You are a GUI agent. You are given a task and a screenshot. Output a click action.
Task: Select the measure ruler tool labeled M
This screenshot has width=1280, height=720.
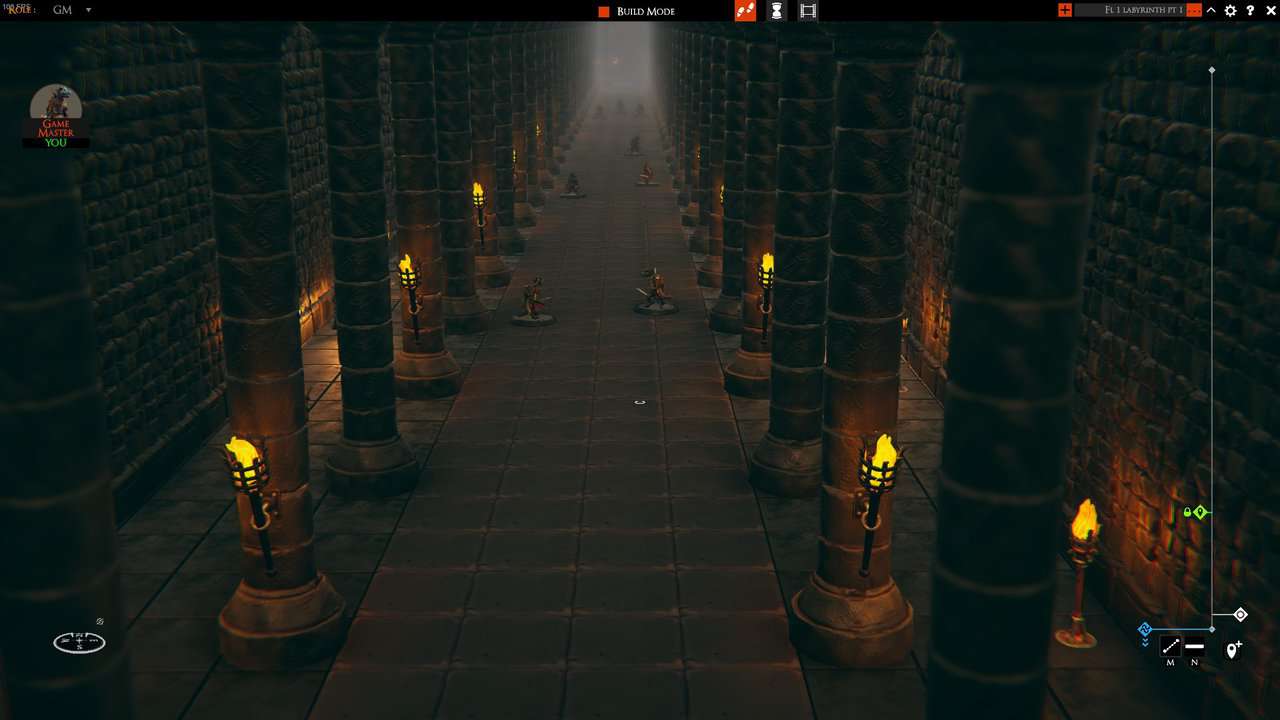(x=1170, y=647)
